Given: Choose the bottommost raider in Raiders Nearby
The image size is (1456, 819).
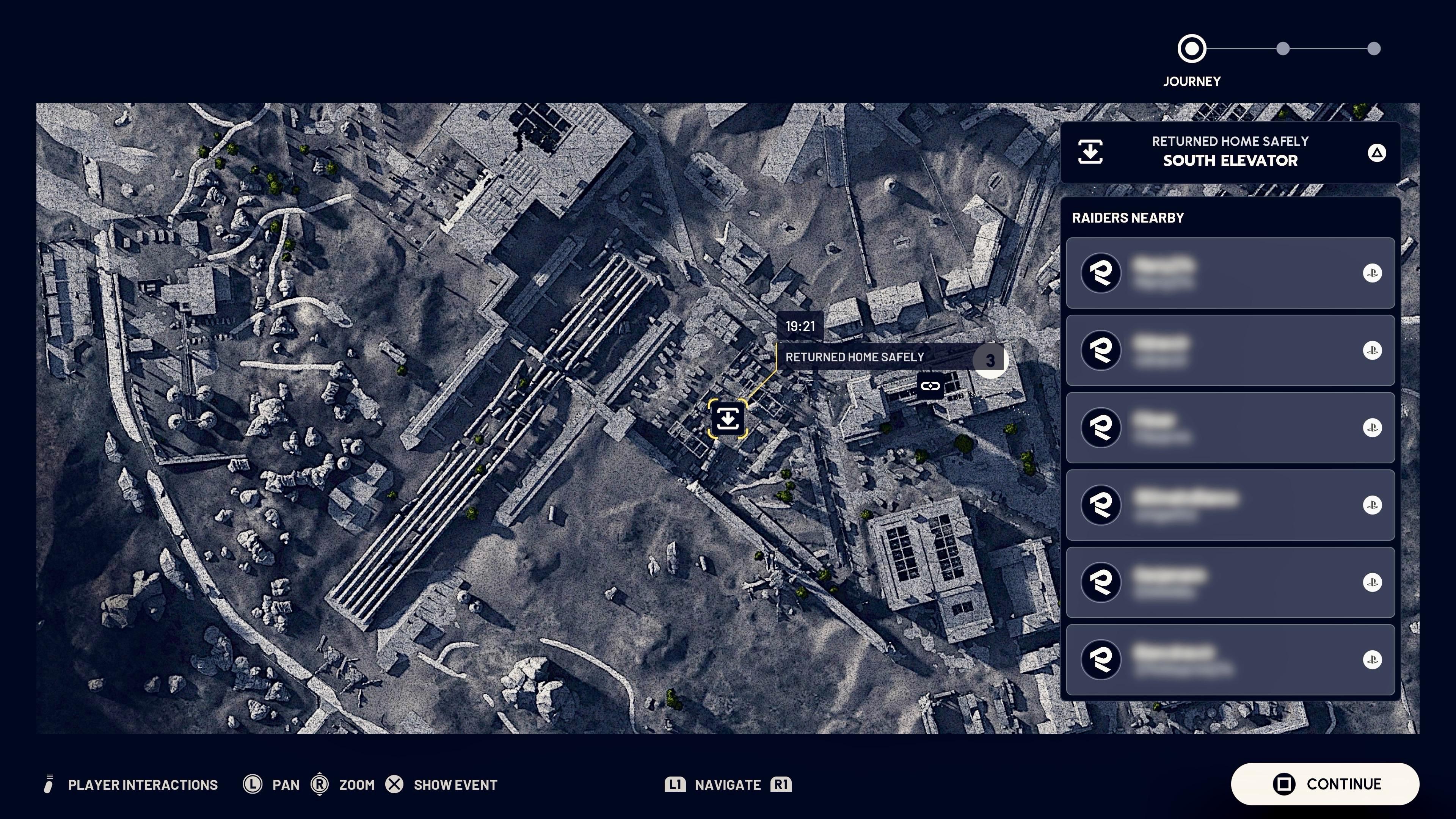Looking at the screenshot, I should (x=1230, y=660).
